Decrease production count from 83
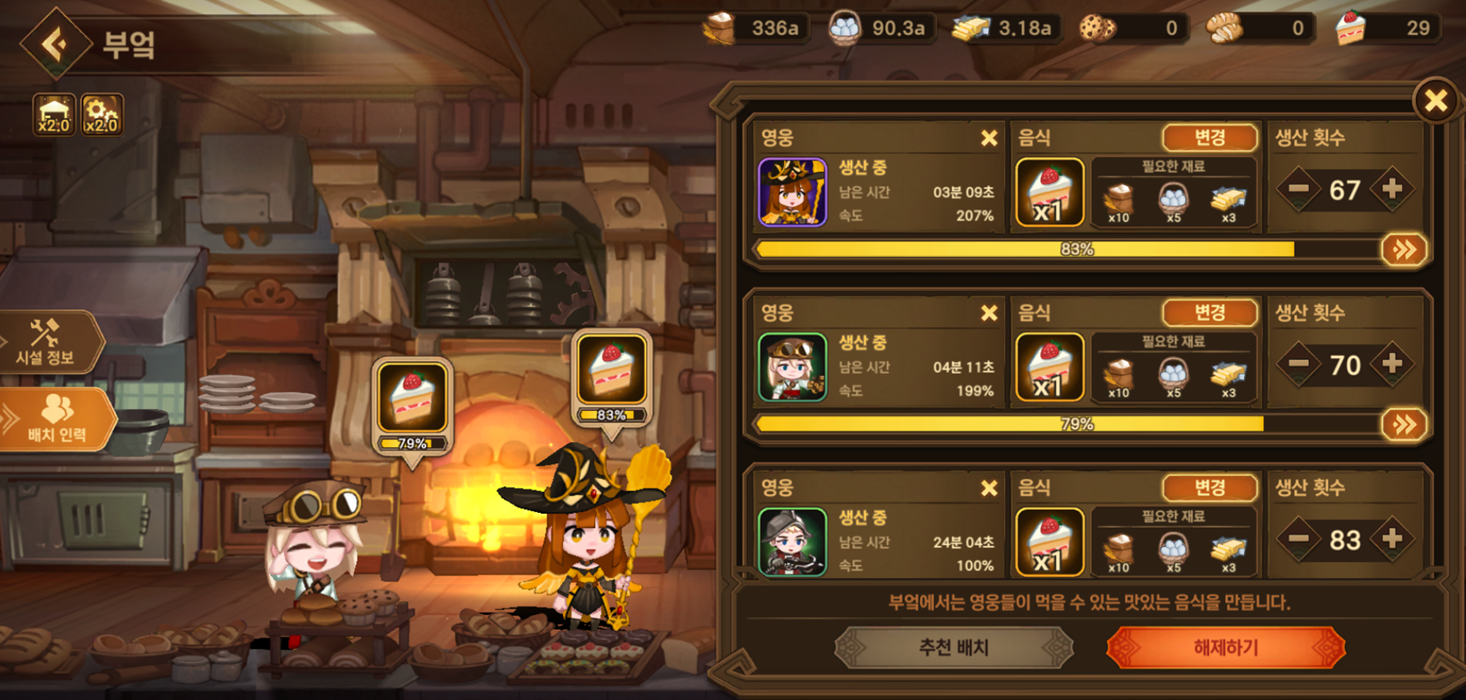 pyautogui.click(x=1299, y=539)
